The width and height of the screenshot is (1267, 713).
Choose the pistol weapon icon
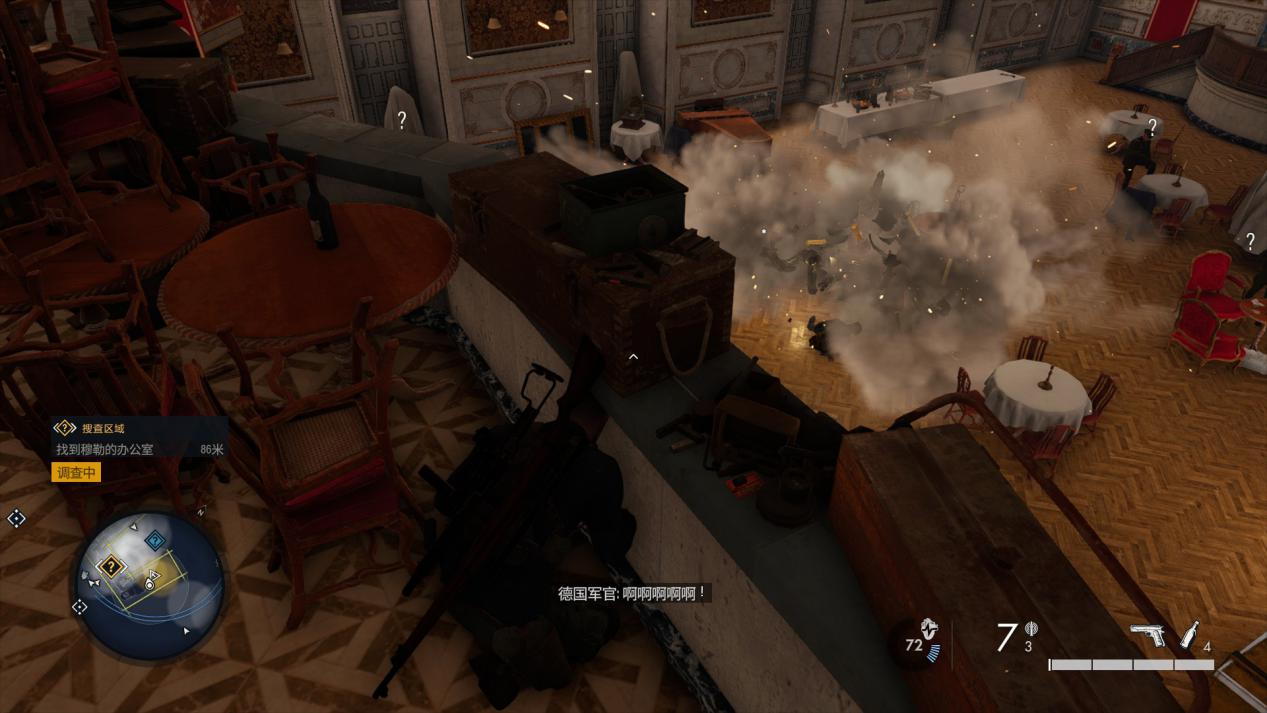click(1149, 634)
